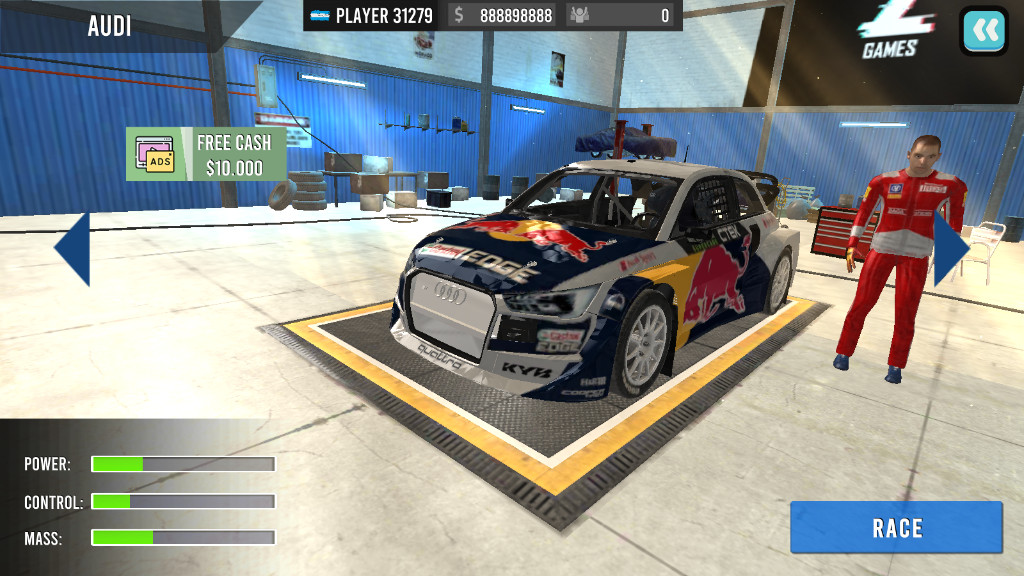Claim the Free Cash $10.000 ad offer
The image size is (1024, 576).
point(206,154)
